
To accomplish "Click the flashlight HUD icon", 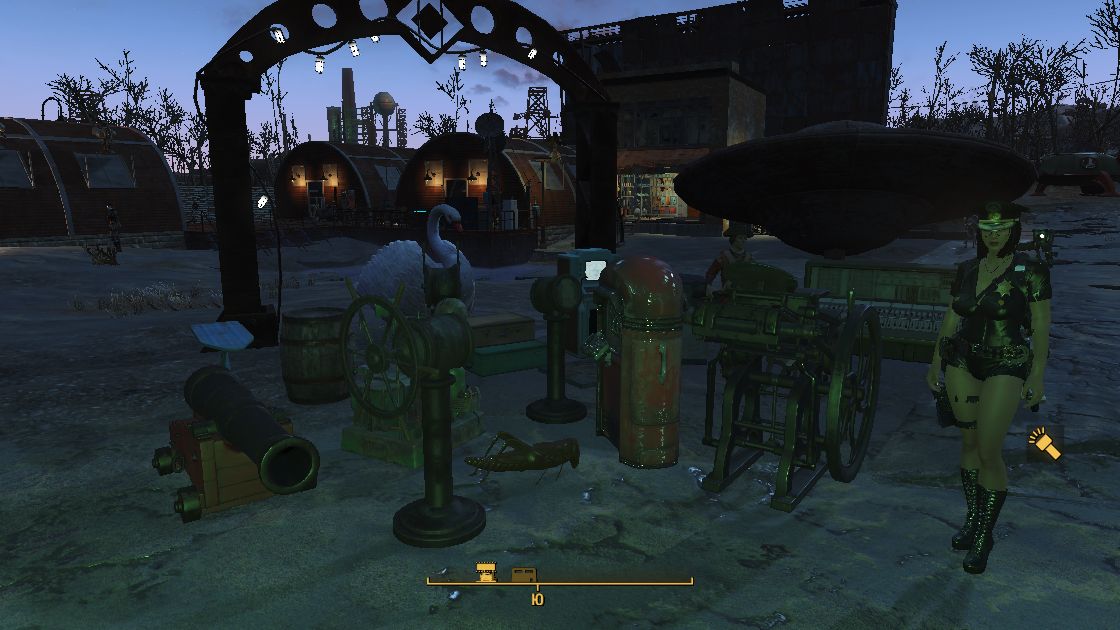I will 1045,443.
